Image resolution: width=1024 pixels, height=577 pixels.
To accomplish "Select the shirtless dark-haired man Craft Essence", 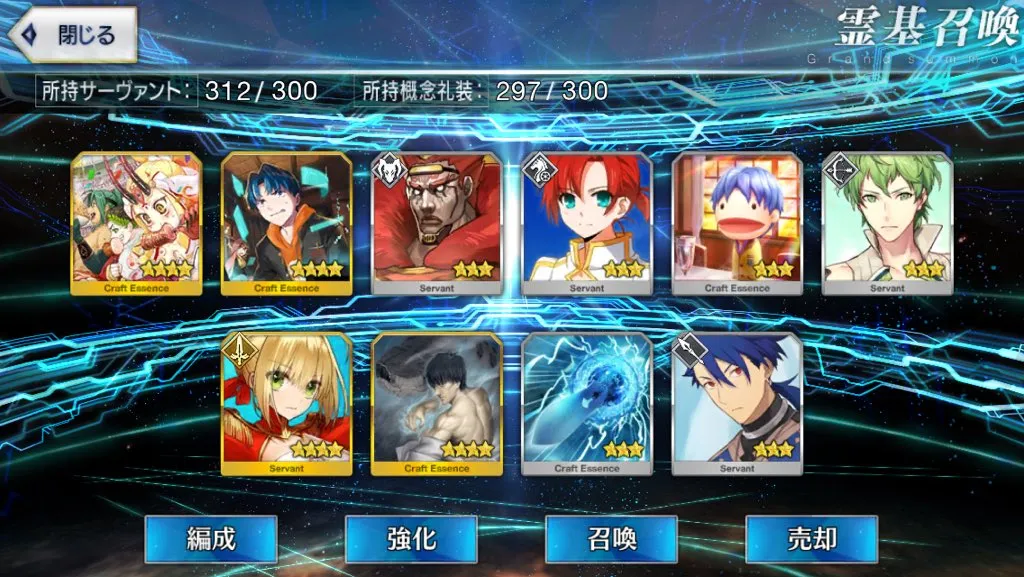I will 436,404.
